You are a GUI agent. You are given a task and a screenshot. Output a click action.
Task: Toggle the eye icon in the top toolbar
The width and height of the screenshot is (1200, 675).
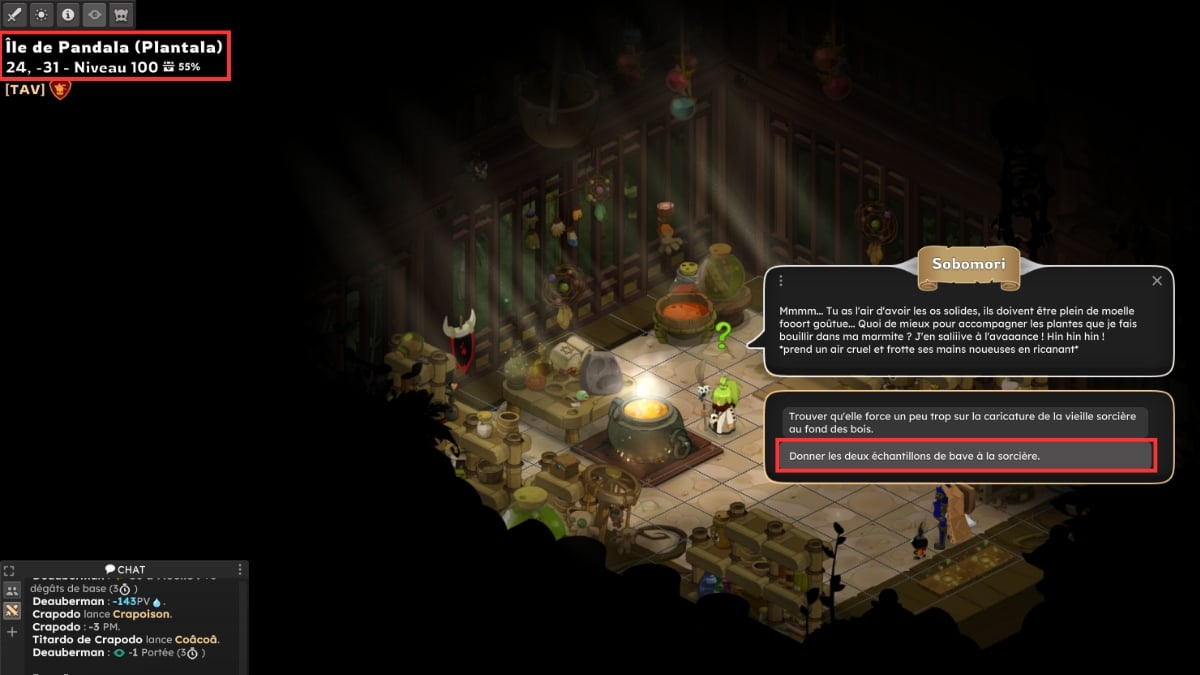click(x=94, y=15)
